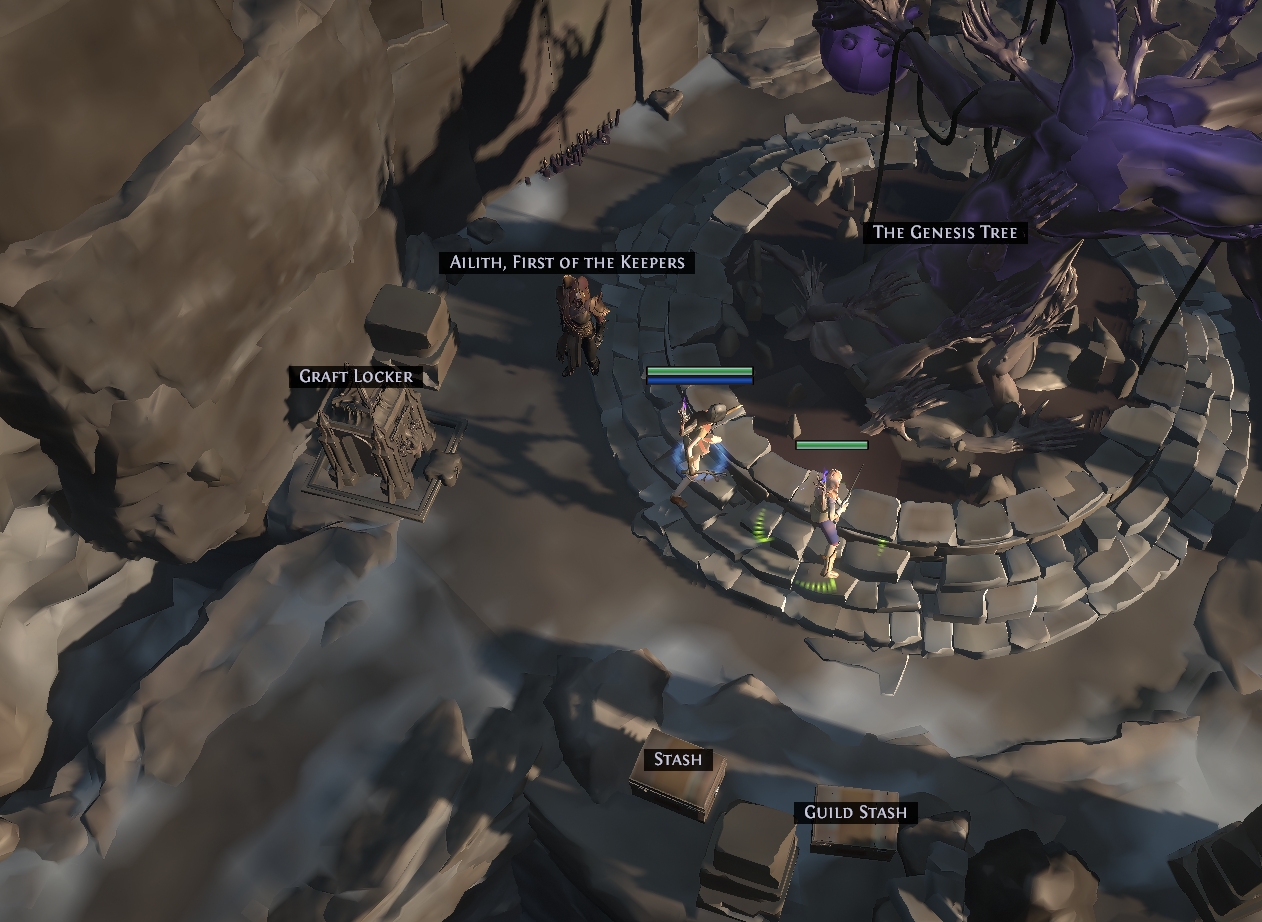Open the Guild Stash label

(x=856, y=813)
